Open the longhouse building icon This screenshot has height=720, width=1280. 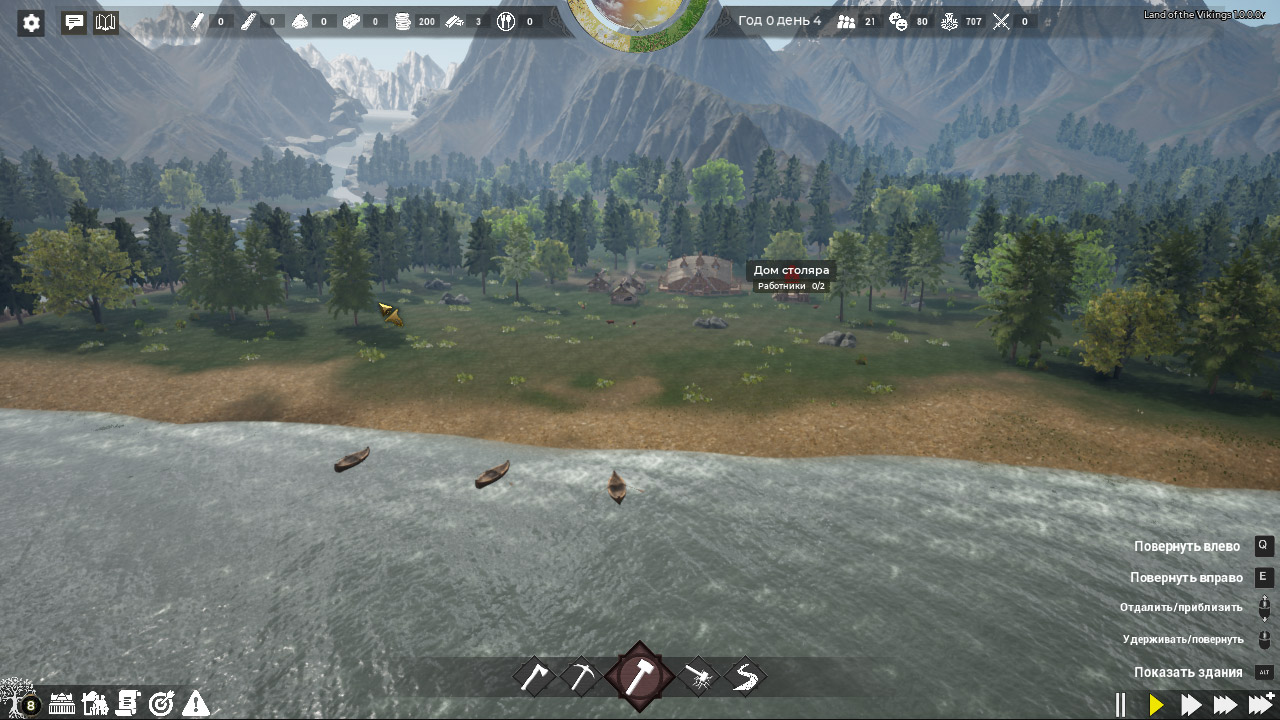62,704
